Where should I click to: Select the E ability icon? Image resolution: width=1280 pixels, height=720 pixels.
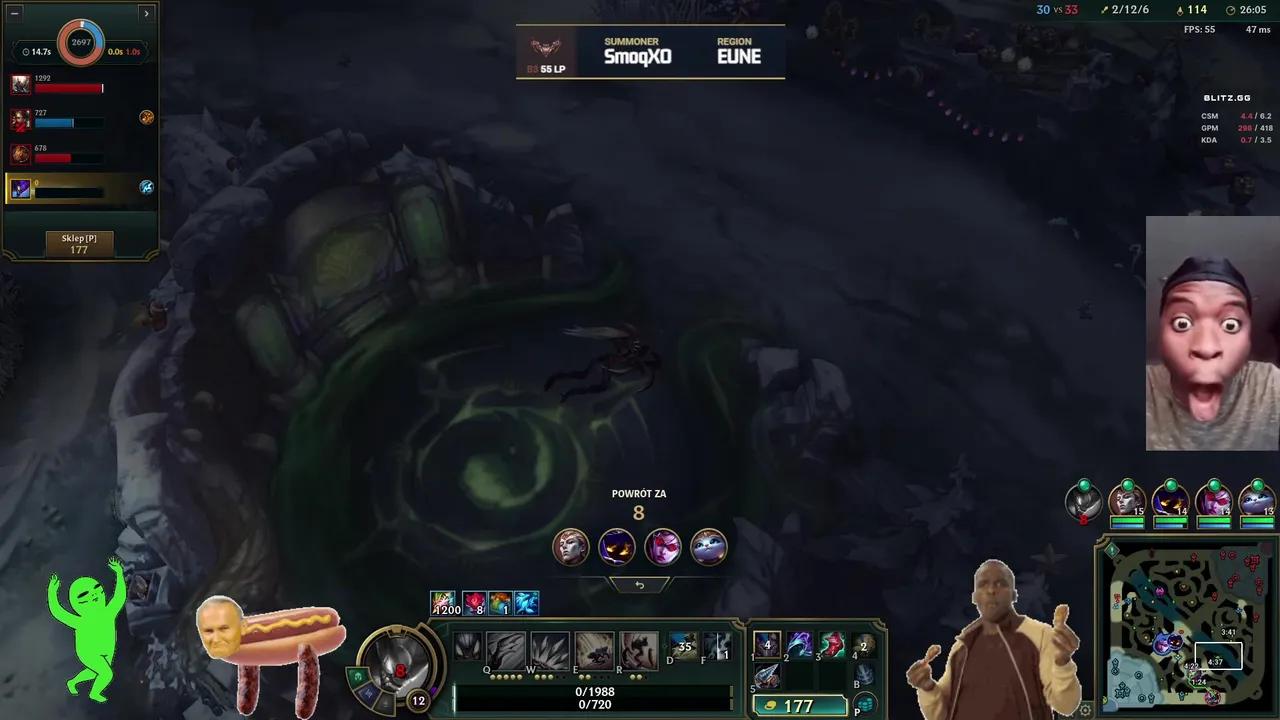[593, 648]
